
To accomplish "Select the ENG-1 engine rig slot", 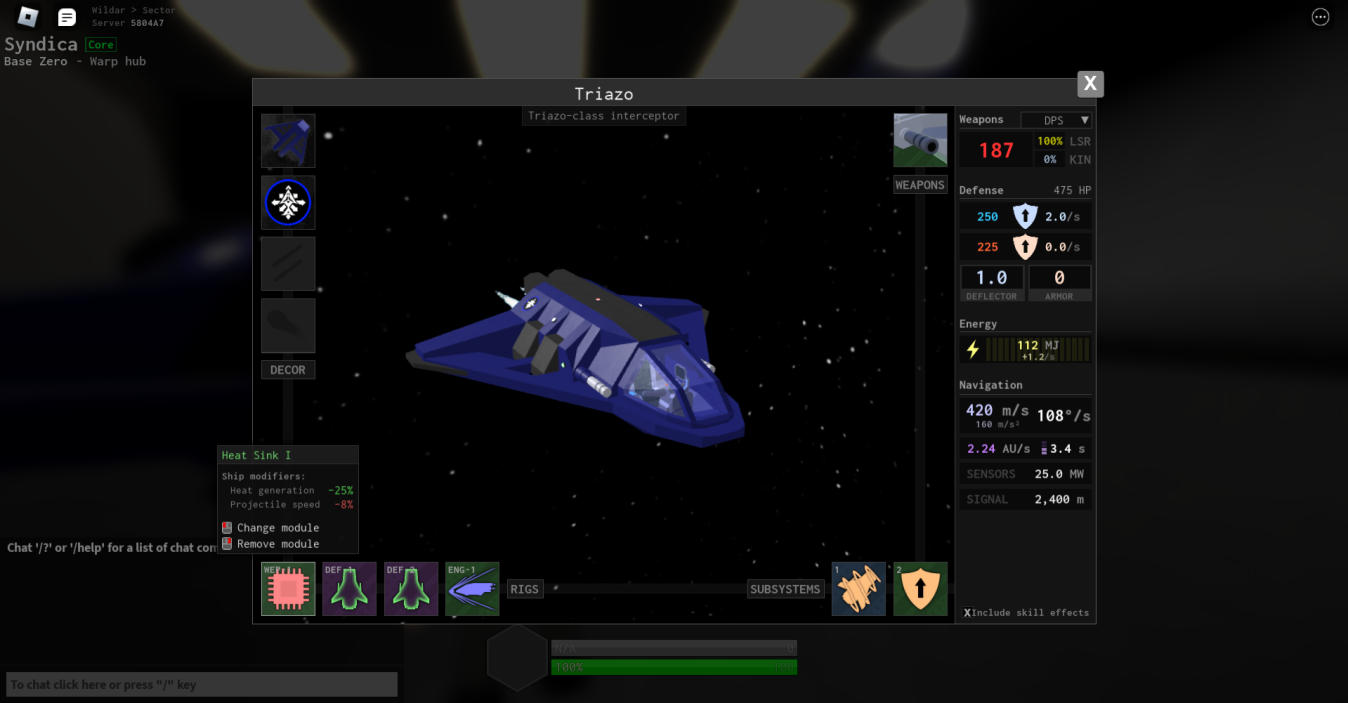I will 472,589.
